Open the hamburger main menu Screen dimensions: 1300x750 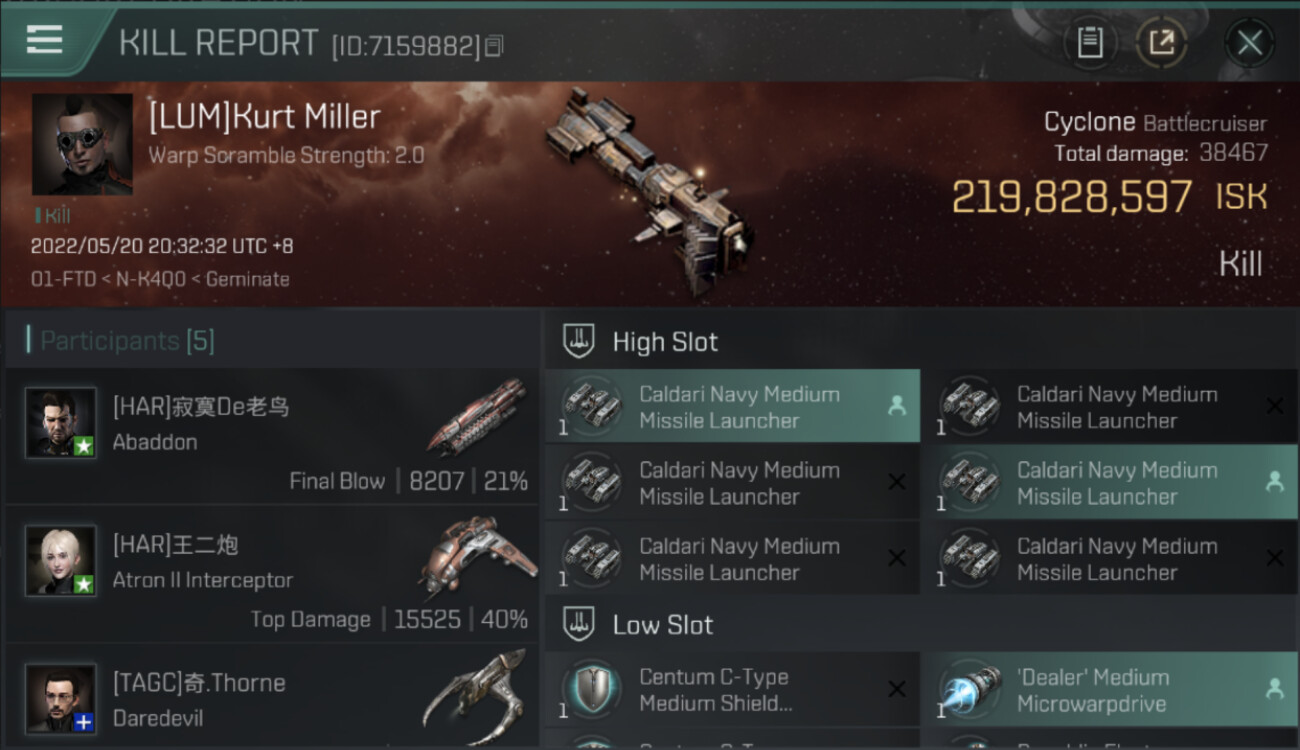[45, 41]
